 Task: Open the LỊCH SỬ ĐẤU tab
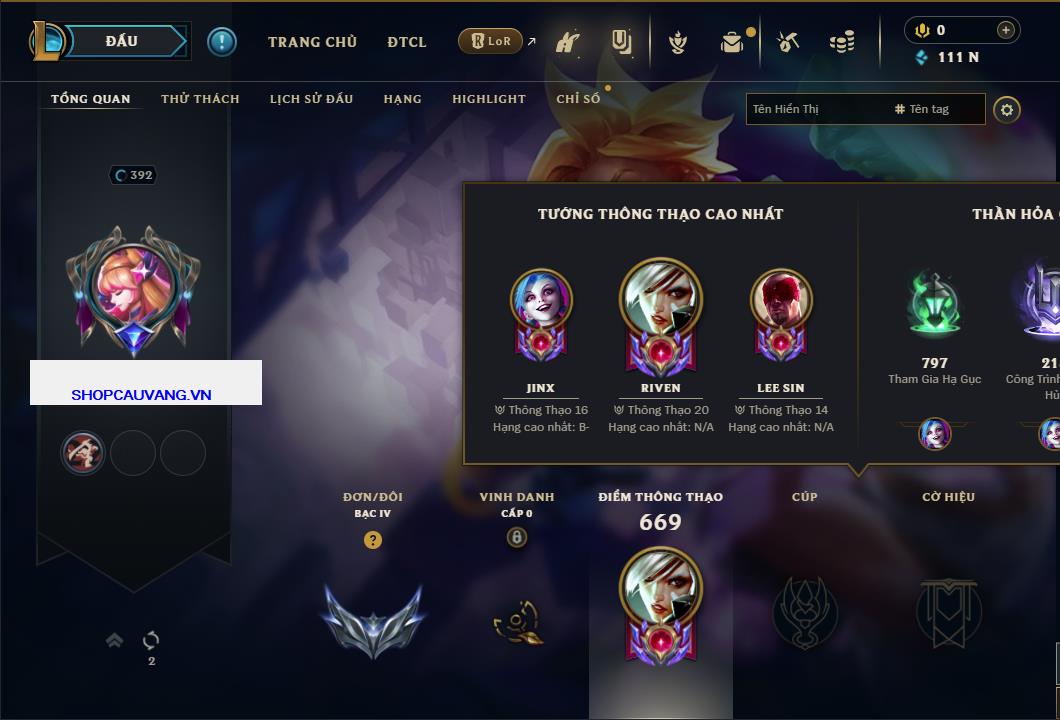point(311,99)
